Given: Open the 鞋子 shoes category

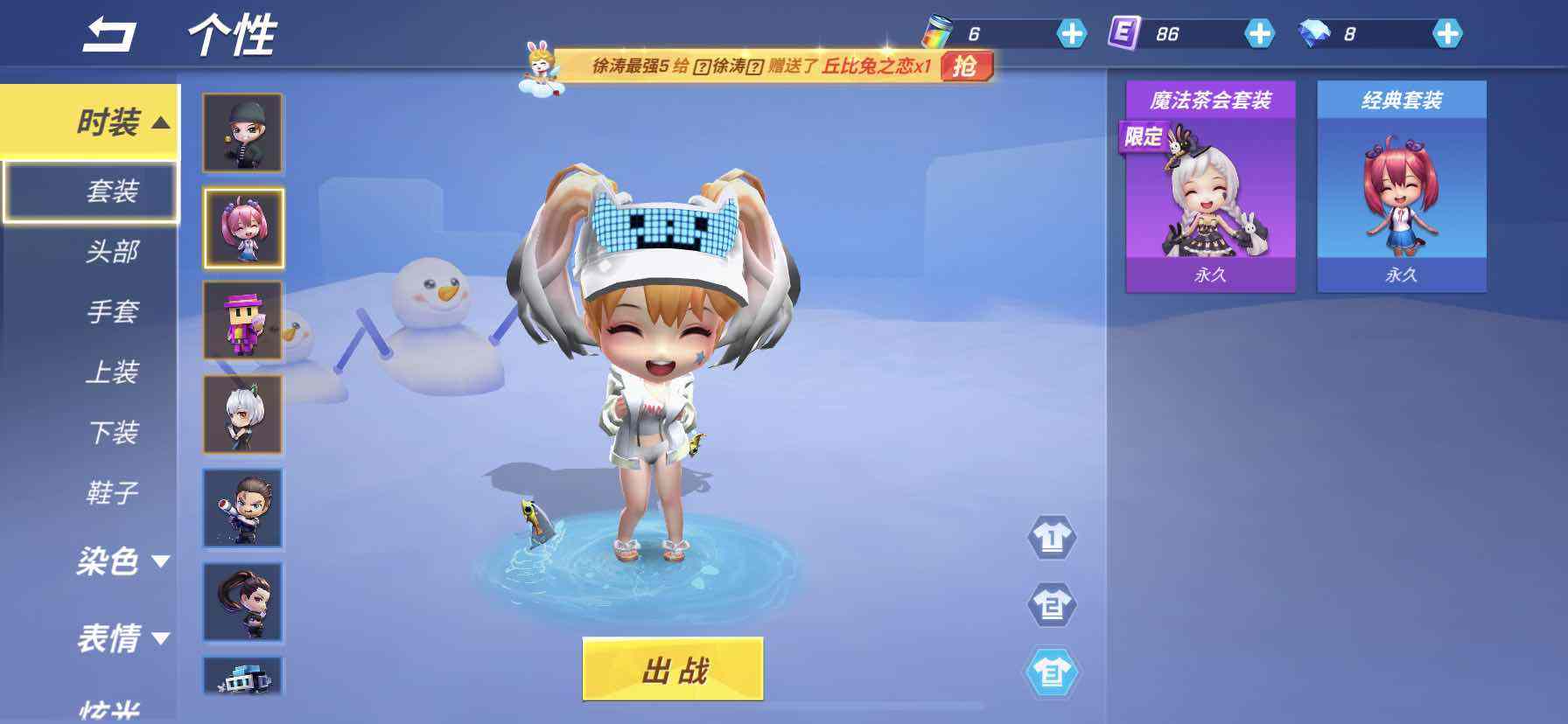Looking at the screenshot, I should [112, 492].
